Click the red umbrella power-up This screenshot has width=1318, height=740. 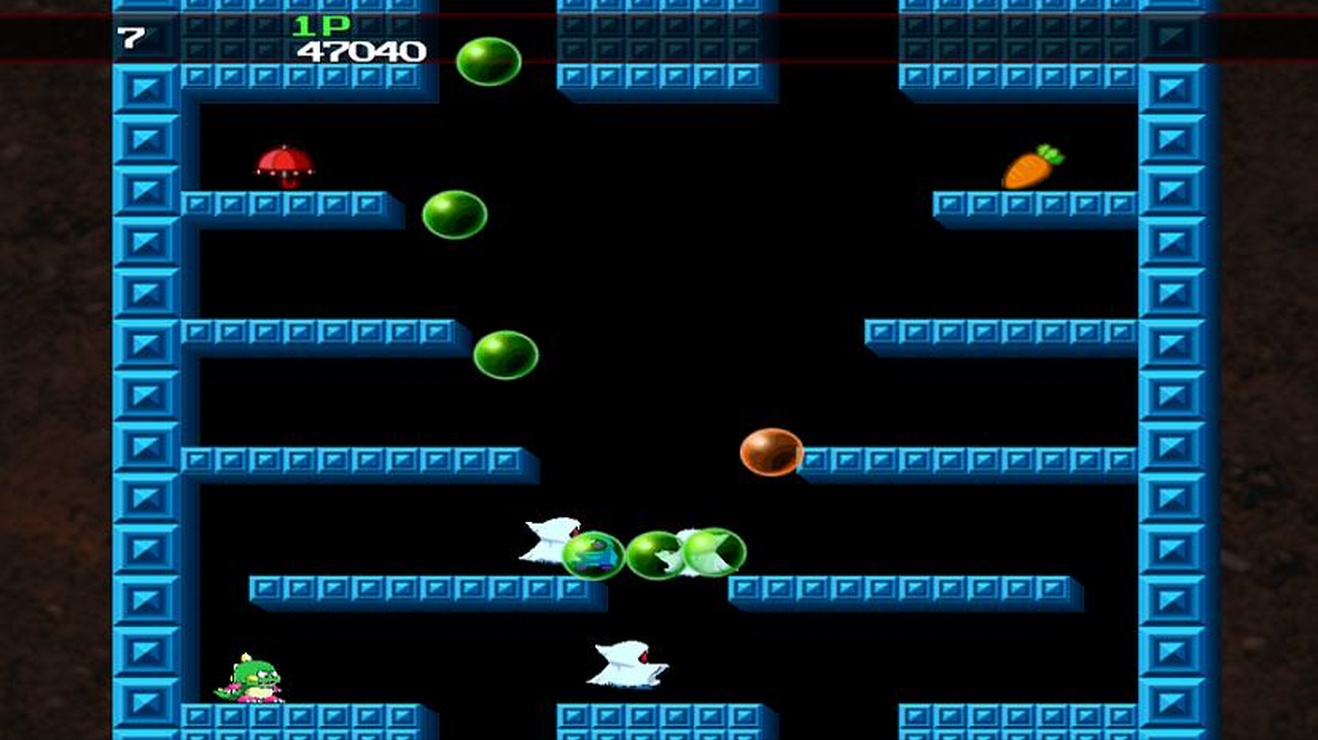283,166
